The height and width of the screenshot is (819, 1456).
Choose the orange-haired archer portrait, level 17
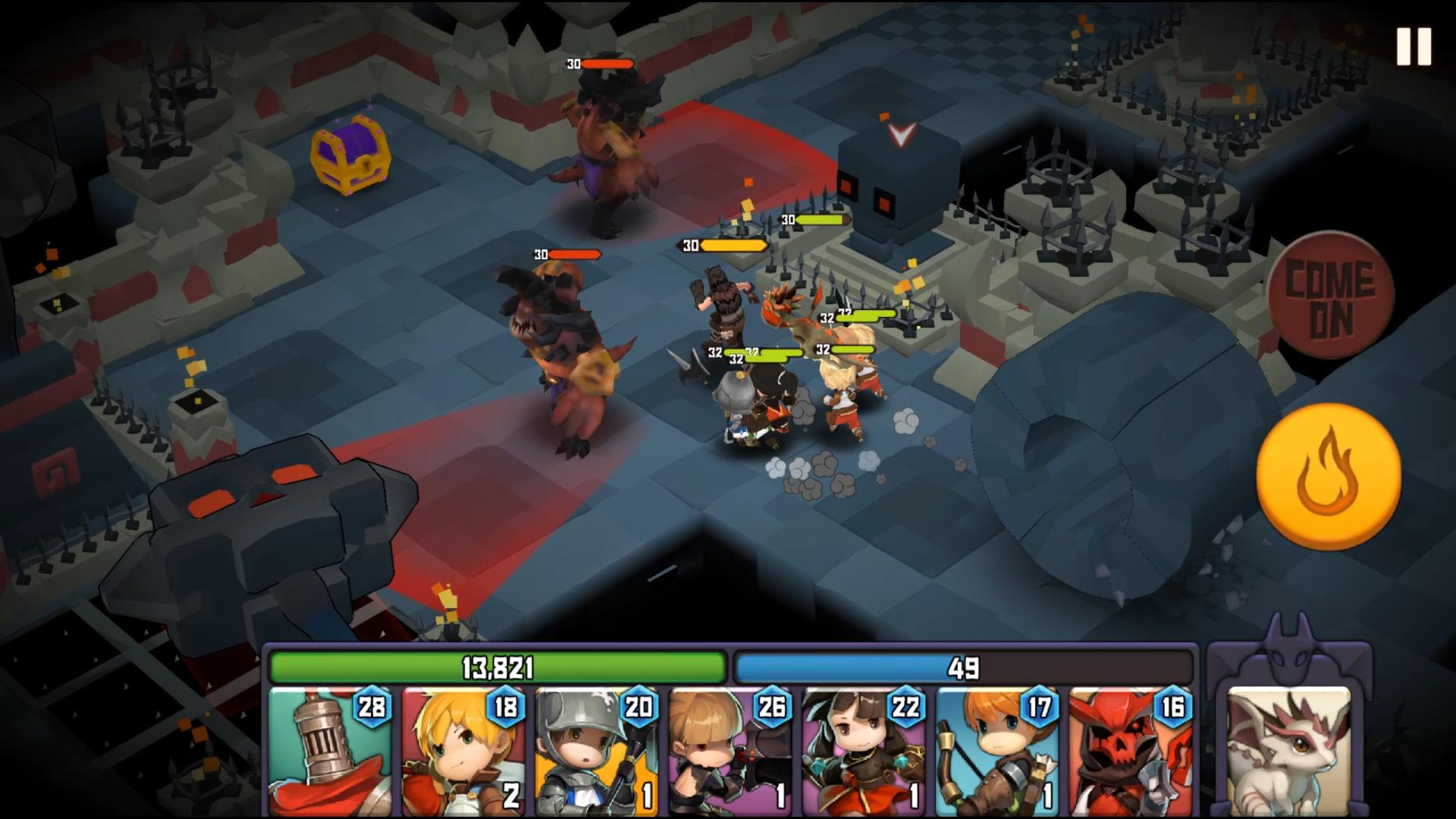pos(997,751)
